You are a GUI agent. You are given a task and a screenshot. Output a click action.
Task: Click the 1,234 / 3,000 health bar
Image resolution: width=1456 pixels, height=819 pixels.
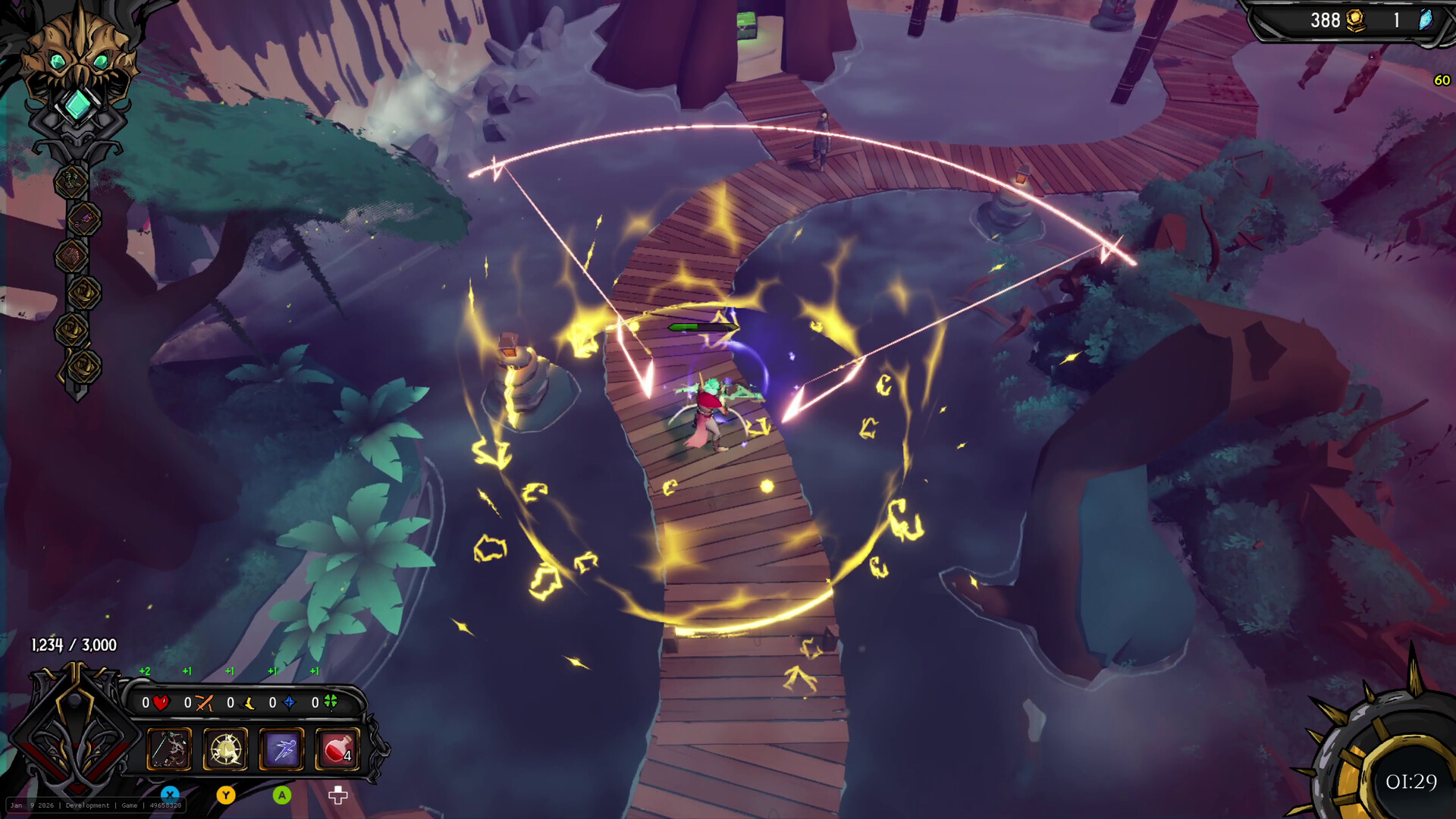coord(72,646)
